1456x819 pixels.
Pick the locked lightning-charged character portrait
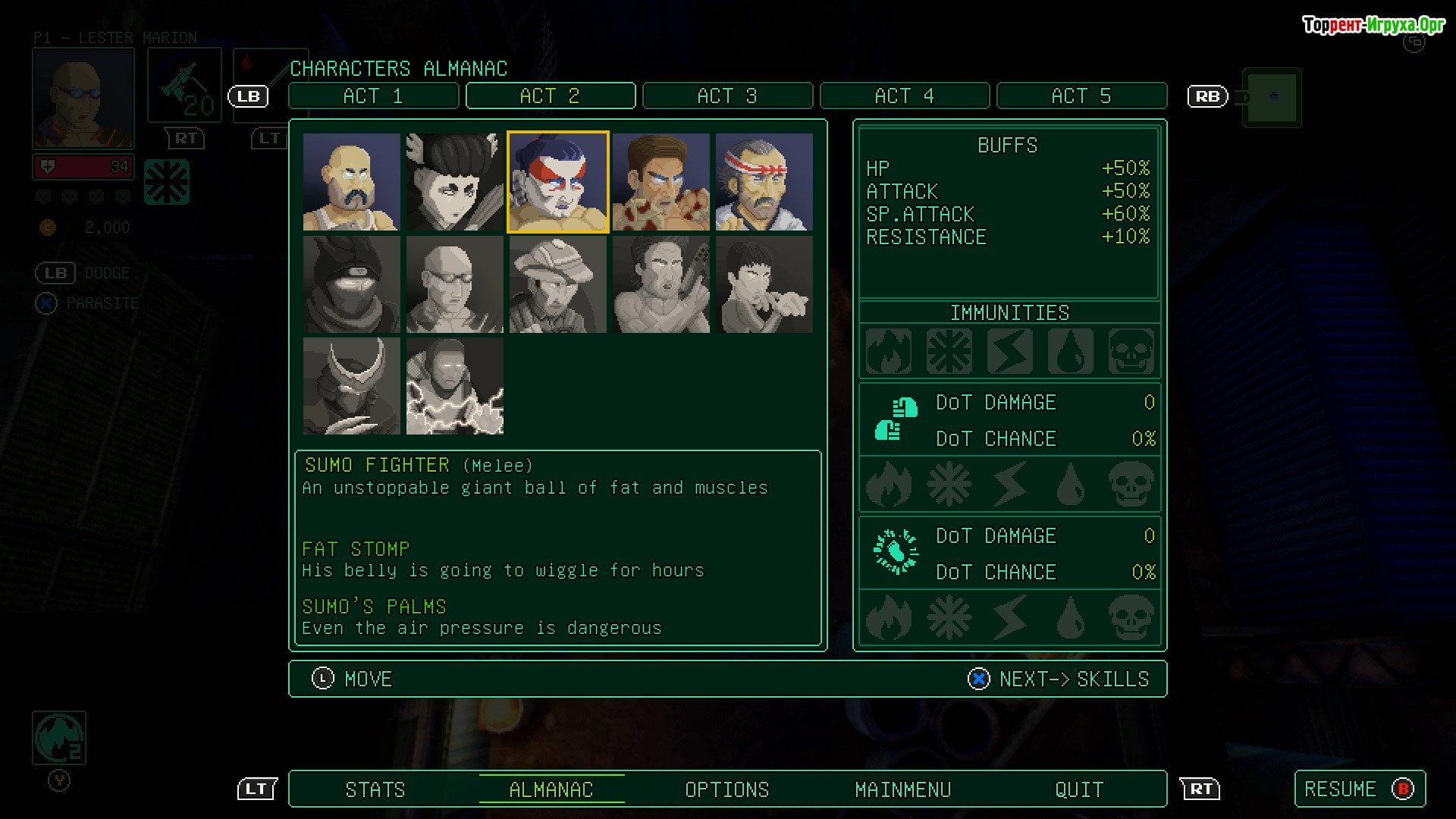(454, 386)
